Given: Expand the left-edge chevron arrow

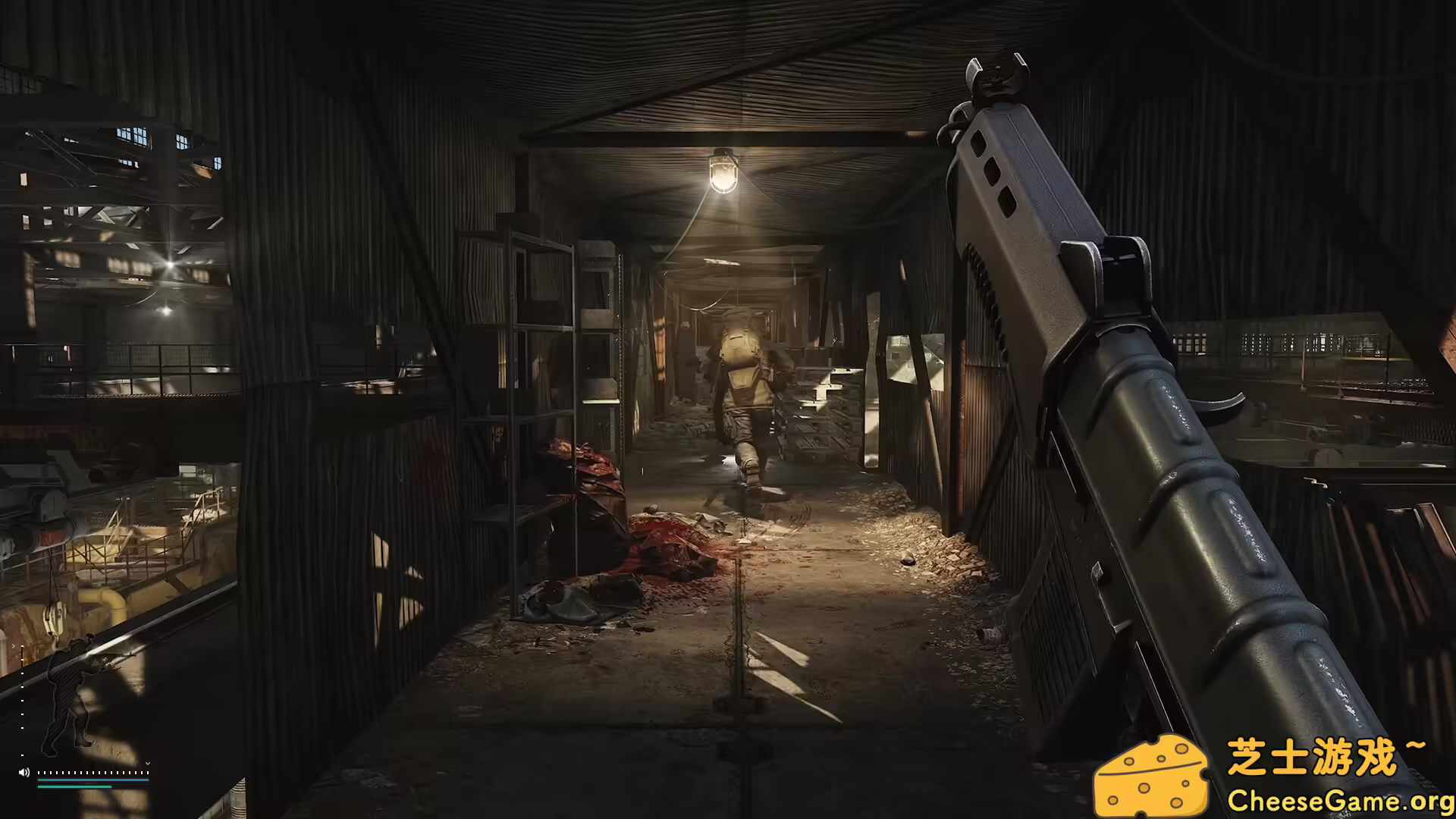Looking at the screenshot, I should coord(13,646).
